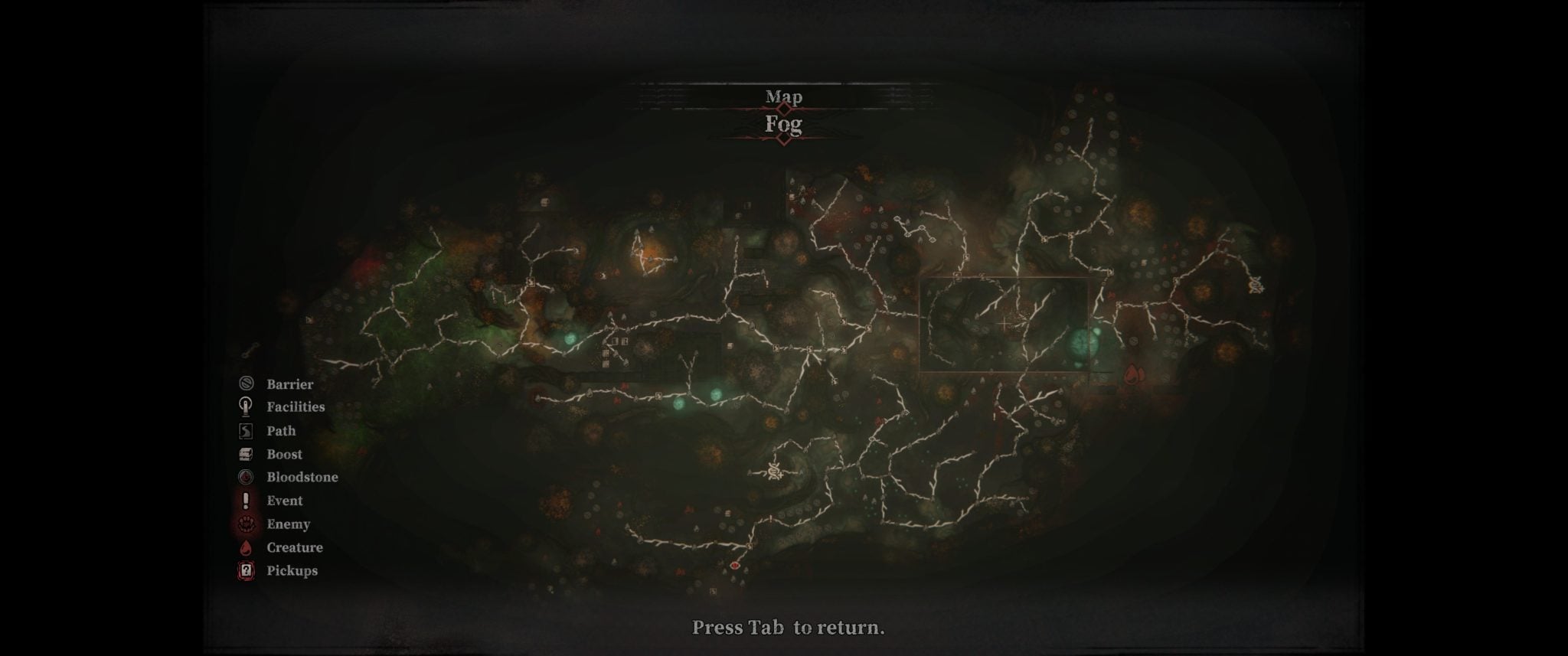This screenshot has width=1568, height=656.
Task: Click the red creature blood-drop map marker
Action: click(1133, 374)
